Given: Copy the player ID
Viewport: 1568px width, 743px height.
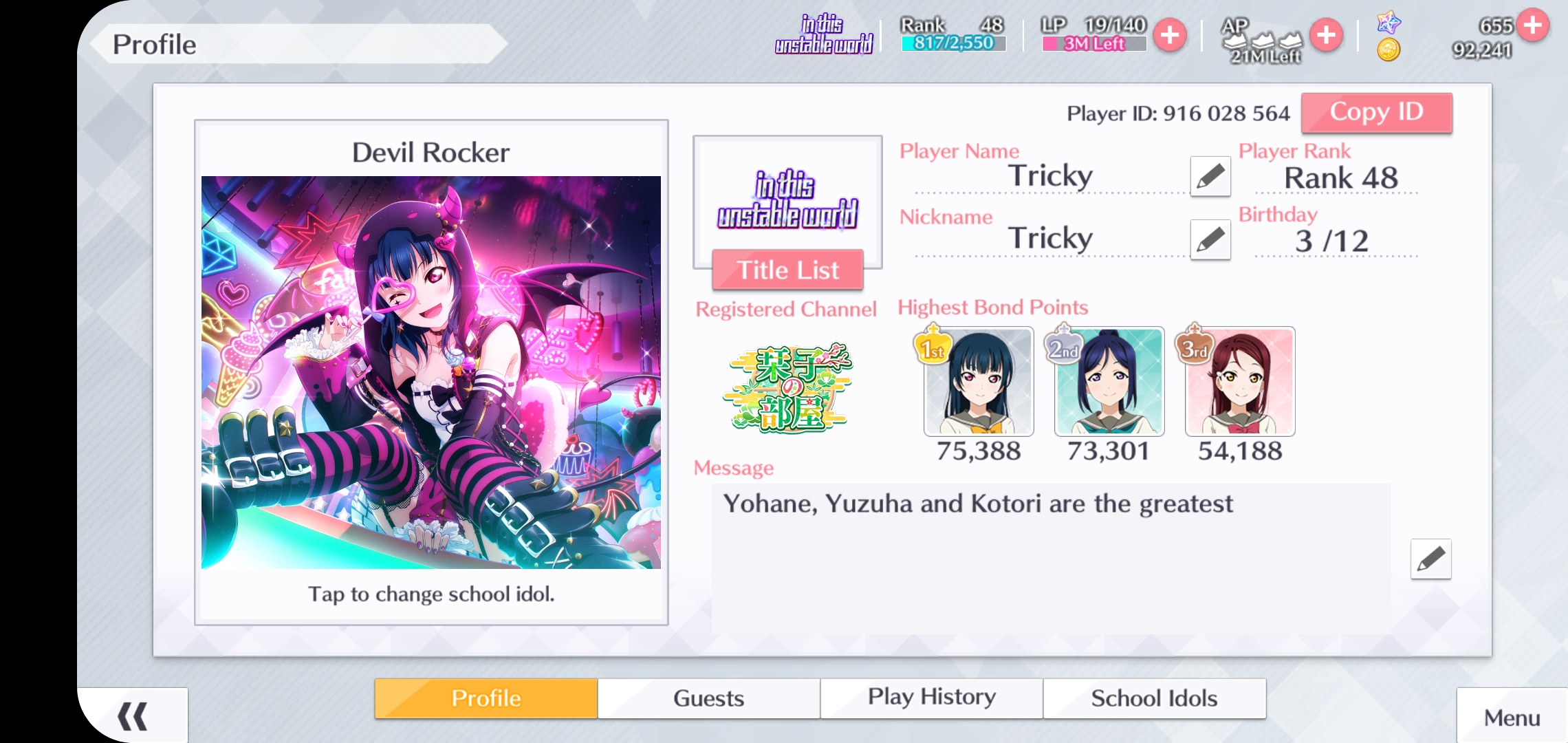Looking at the screenshot, I should coord(1376,113).
